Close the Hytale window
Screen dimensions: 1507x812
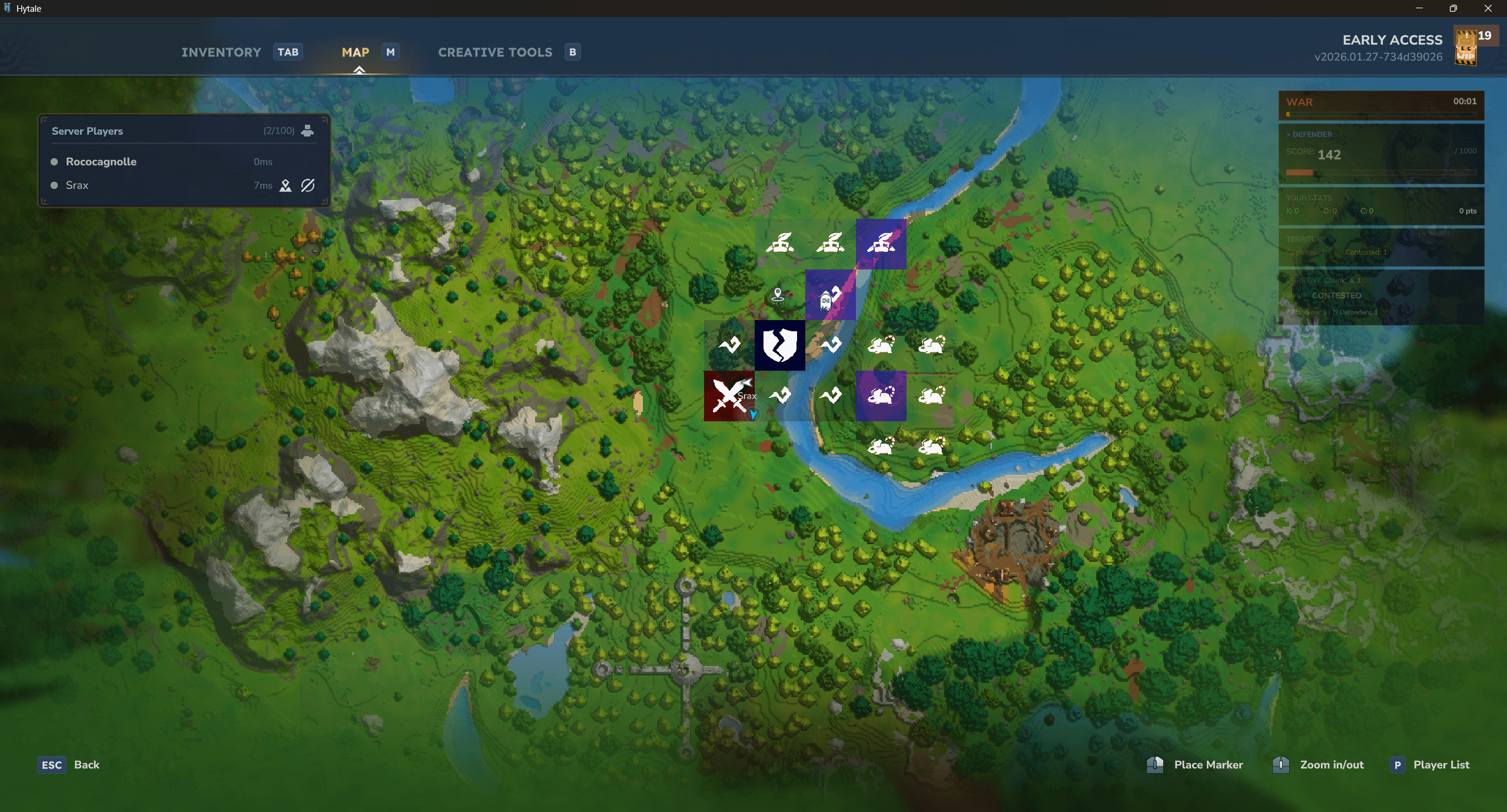[x=1488, y=8]
